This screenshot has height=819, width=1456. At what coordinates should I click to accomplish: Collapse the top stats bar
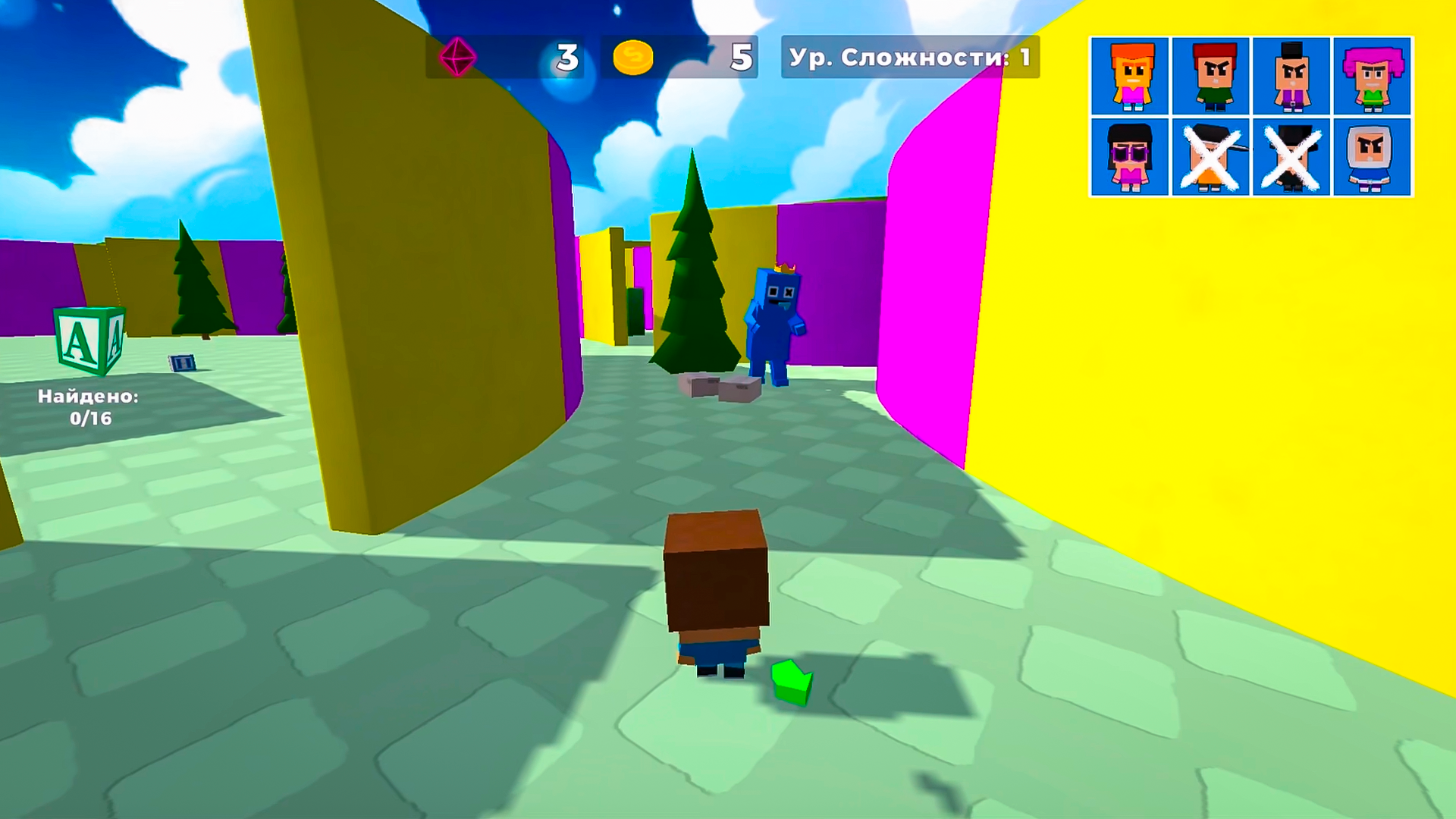pyautogui.click(x=599, y=56)
